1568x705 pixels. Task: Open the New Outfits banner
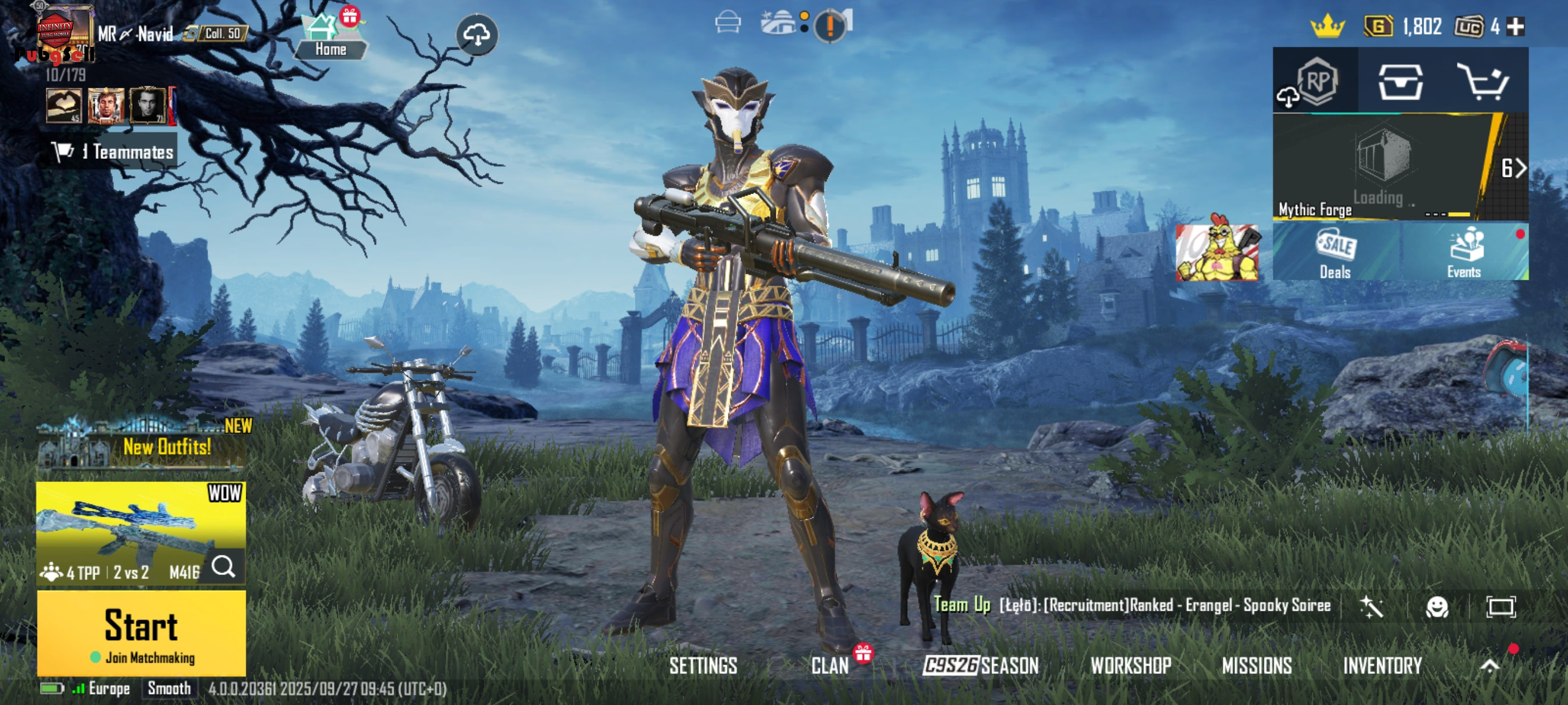(x=142, y=447)
